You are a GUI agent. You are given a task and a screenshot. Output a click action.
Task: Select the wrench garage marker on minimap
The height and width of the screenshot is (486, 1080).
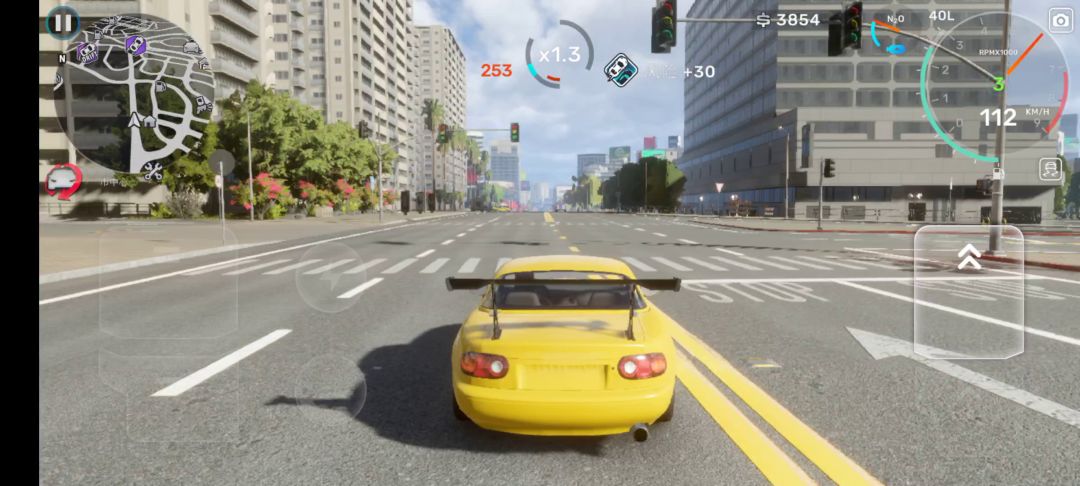coord(152,171)
